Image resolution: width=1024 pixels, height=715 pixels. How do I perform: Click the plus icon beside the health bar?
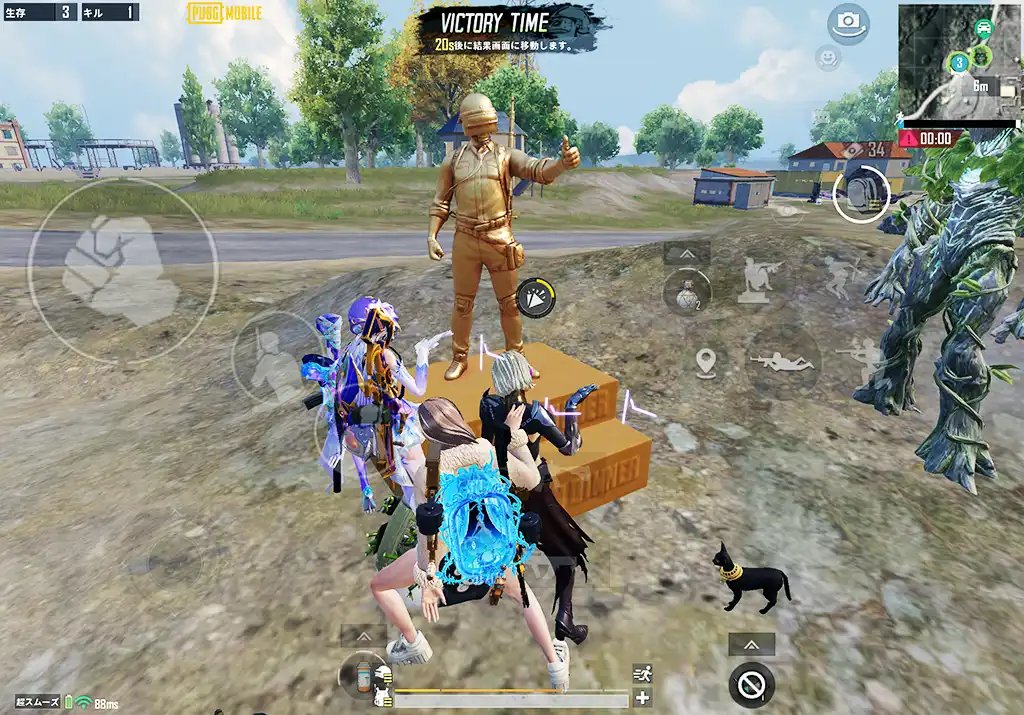point(642,698)
